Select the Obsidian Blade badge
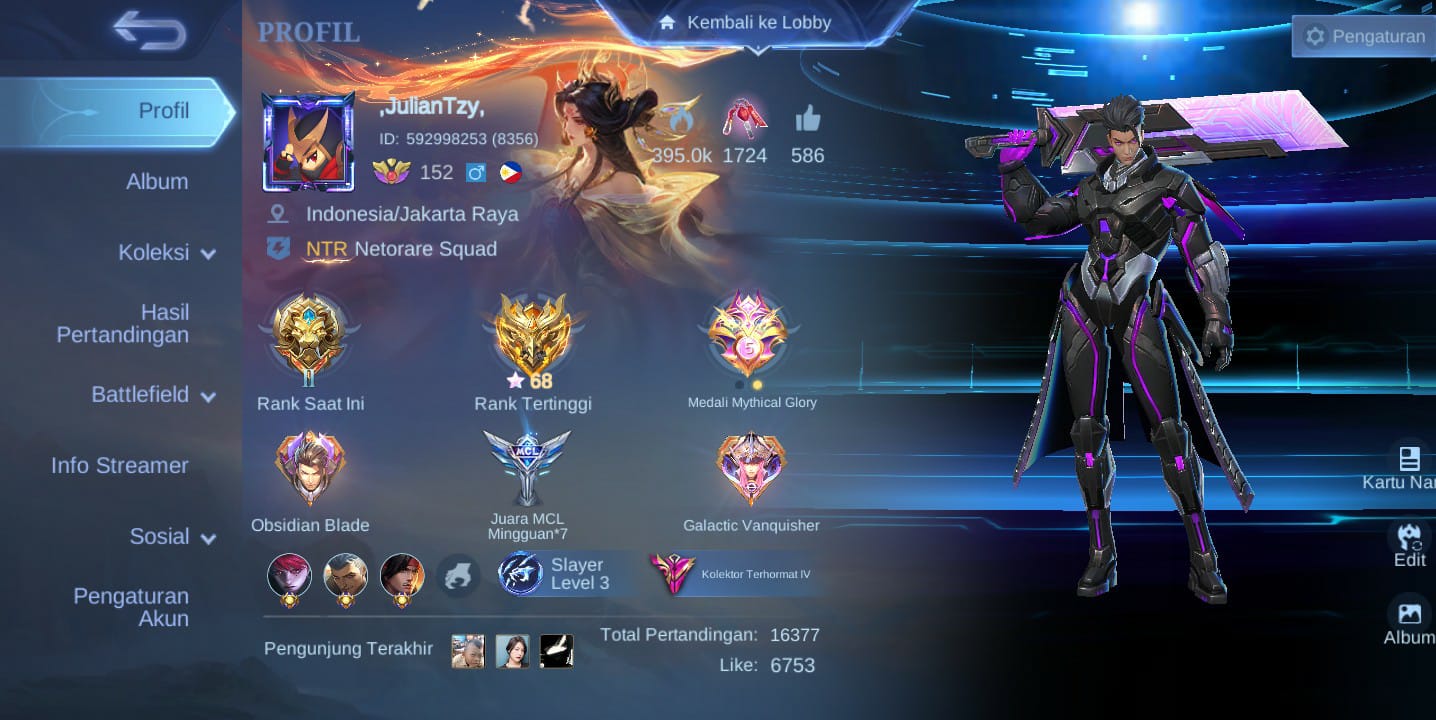1436x720 pixels. 310,469
